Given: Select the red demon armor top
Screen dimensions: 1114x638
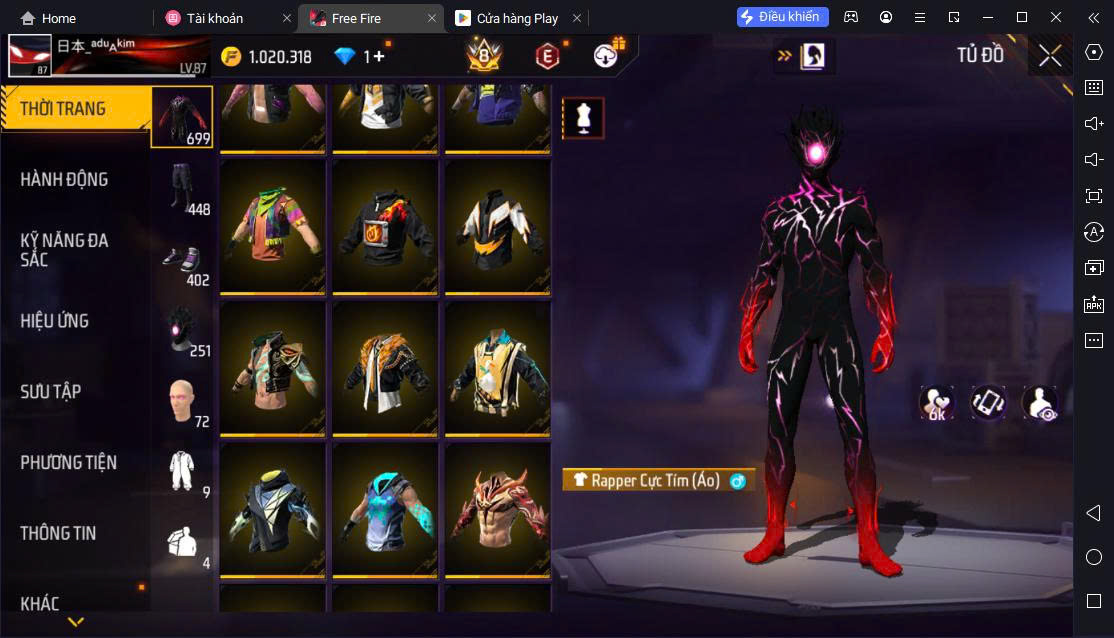Looking at the screenshot, I should [x=498, y=508].
